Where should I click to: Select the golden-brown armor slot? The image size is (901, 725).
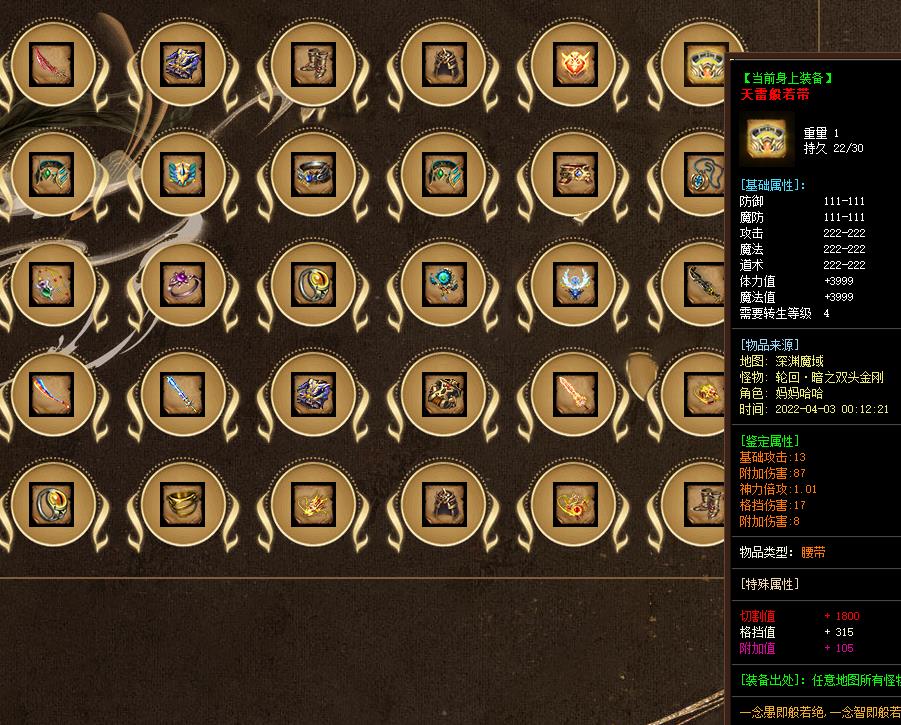[x=443, y=392]
